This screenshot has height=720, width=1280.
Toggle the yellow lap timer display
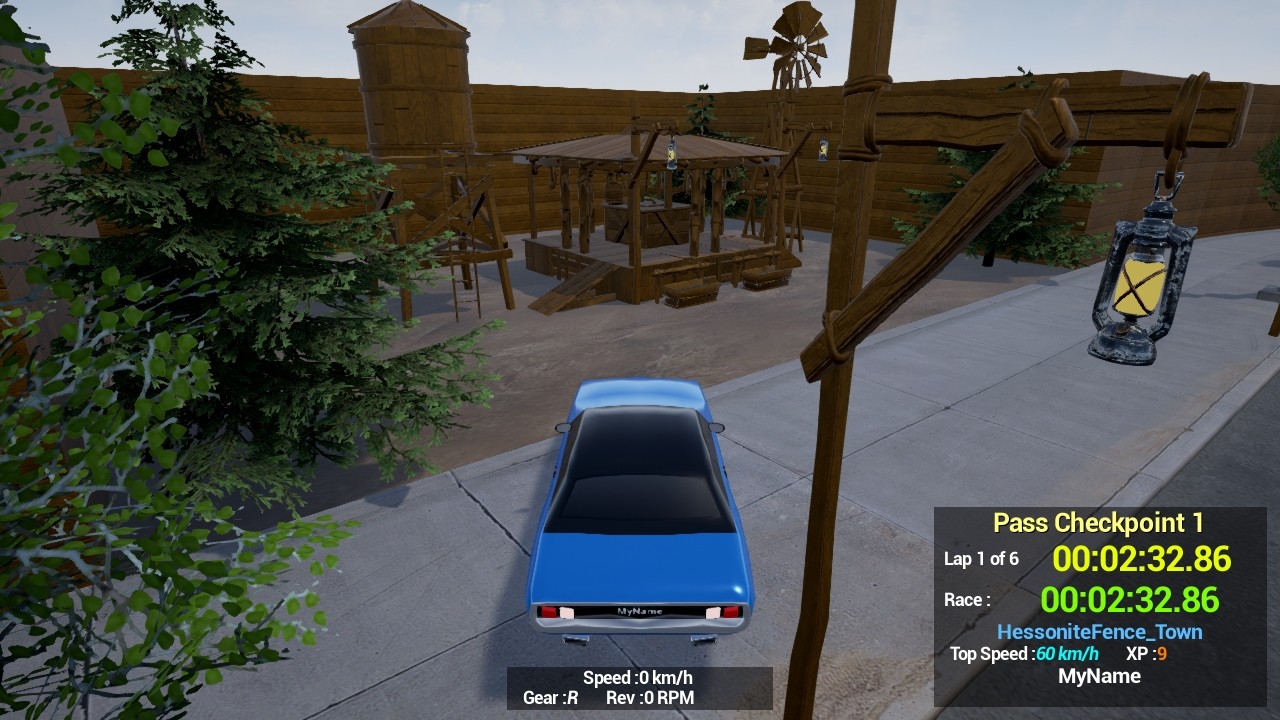click(x=1143, y=560)
